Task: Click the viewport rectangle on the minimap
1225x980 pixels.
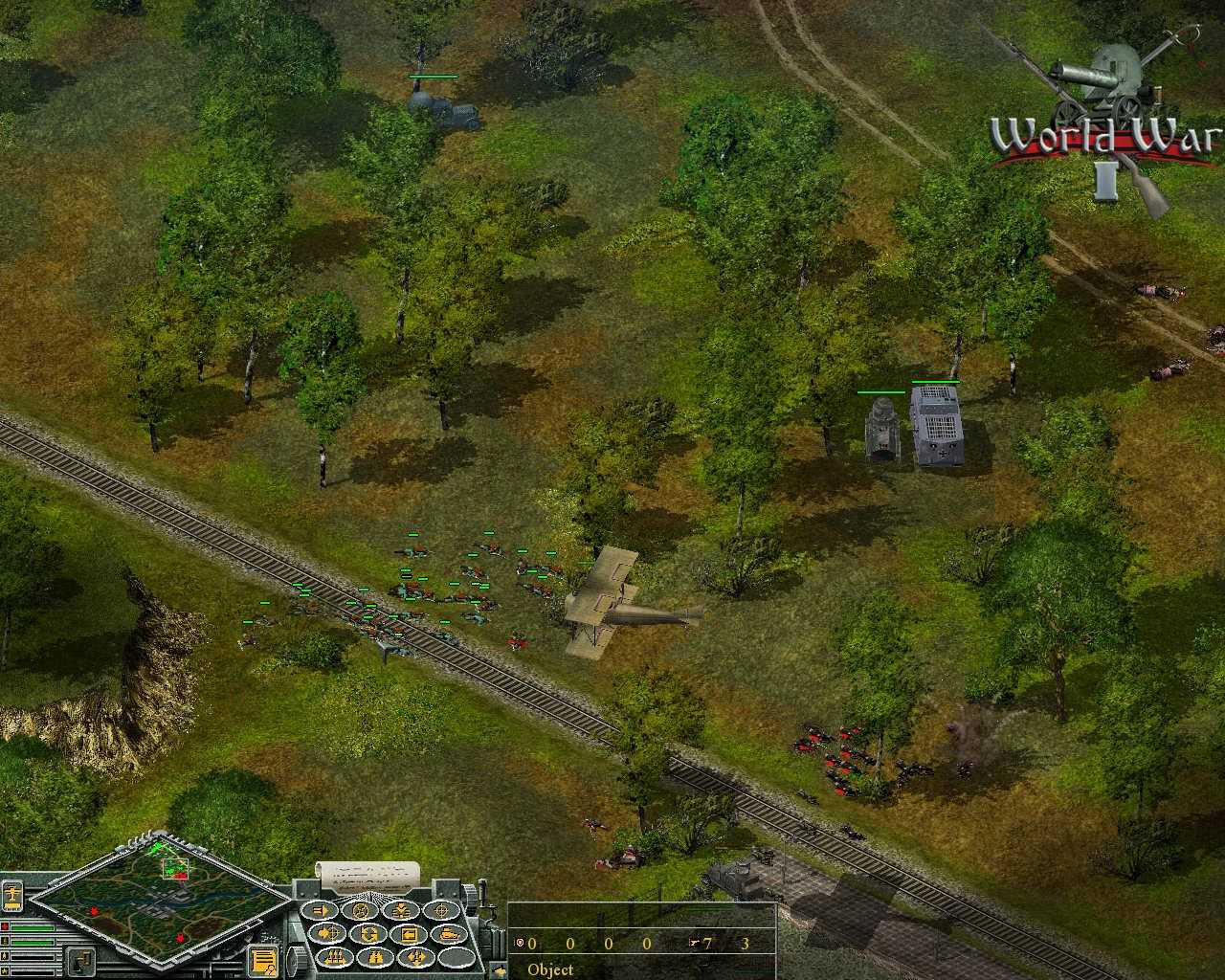Action: [175, 869]
